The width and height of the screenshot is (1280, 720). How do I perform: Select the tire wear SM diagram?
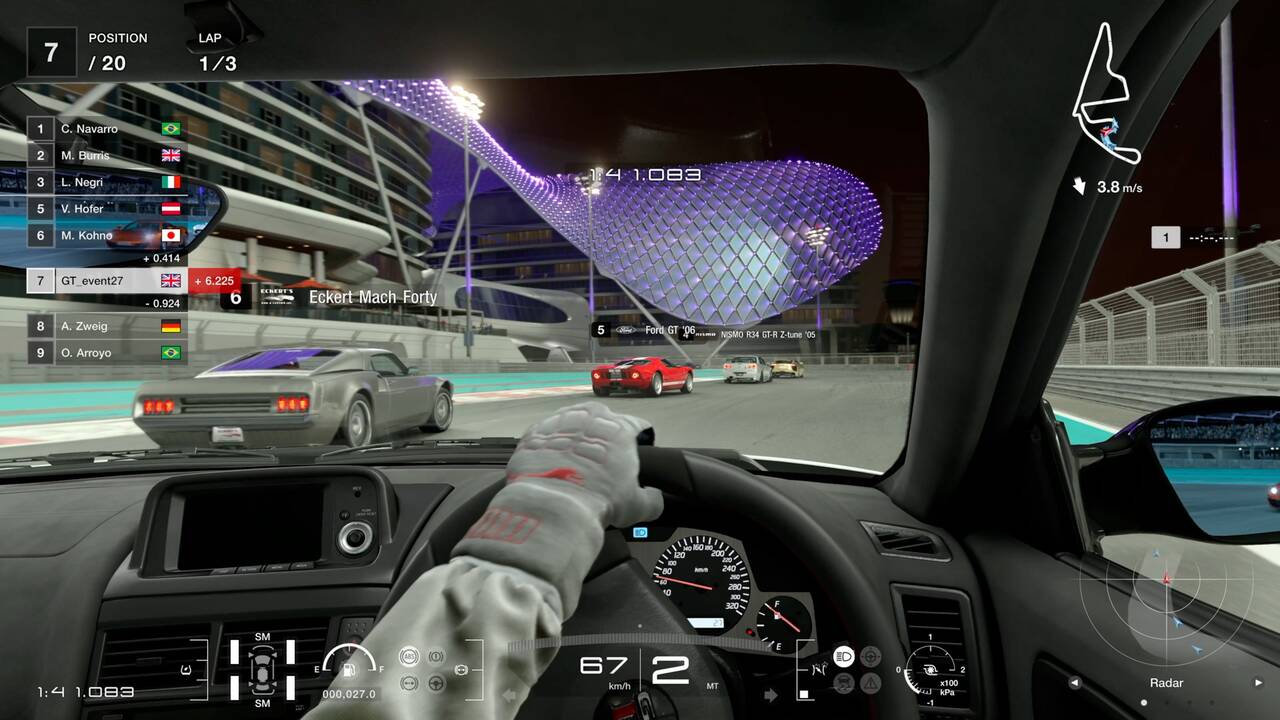pos(262,669)
